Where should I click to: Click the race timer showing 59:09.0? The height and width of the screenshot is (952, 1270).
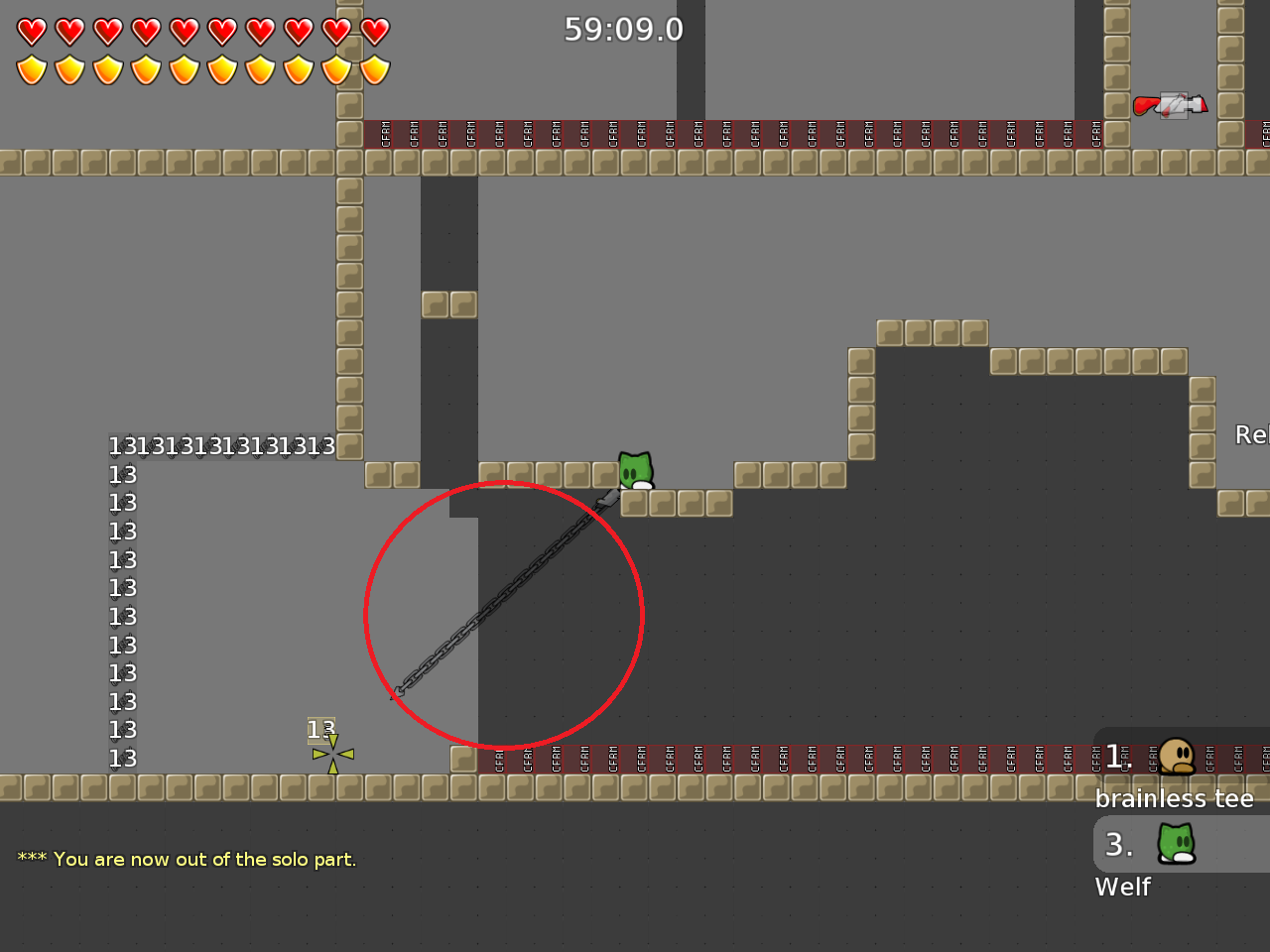(623, 29)
